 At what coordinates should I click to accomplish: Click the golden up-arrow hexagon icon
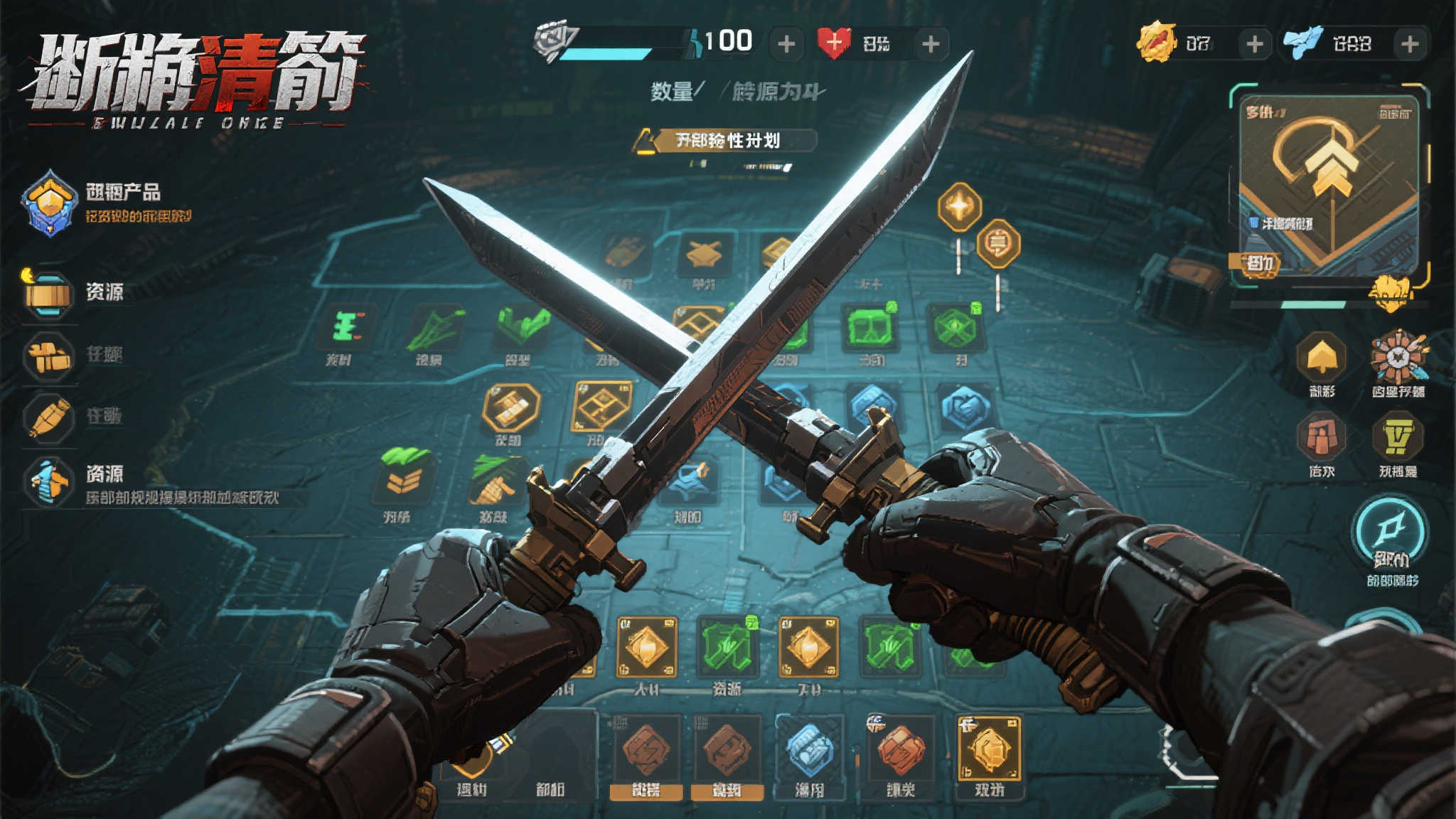tap(1321, 357)
